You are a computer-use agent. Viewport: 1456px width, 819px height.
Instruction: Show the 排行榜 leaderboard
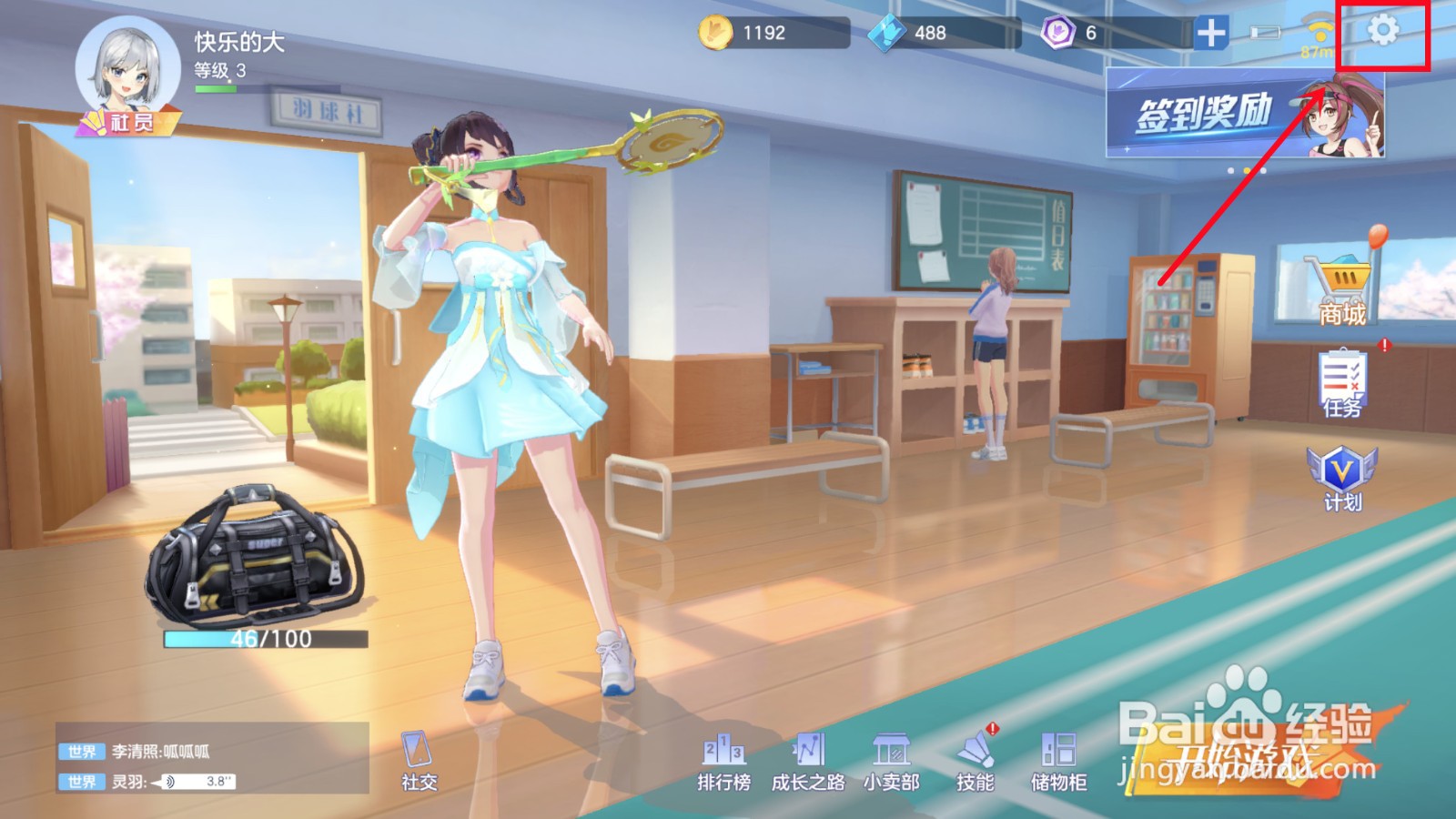(723, 761)
